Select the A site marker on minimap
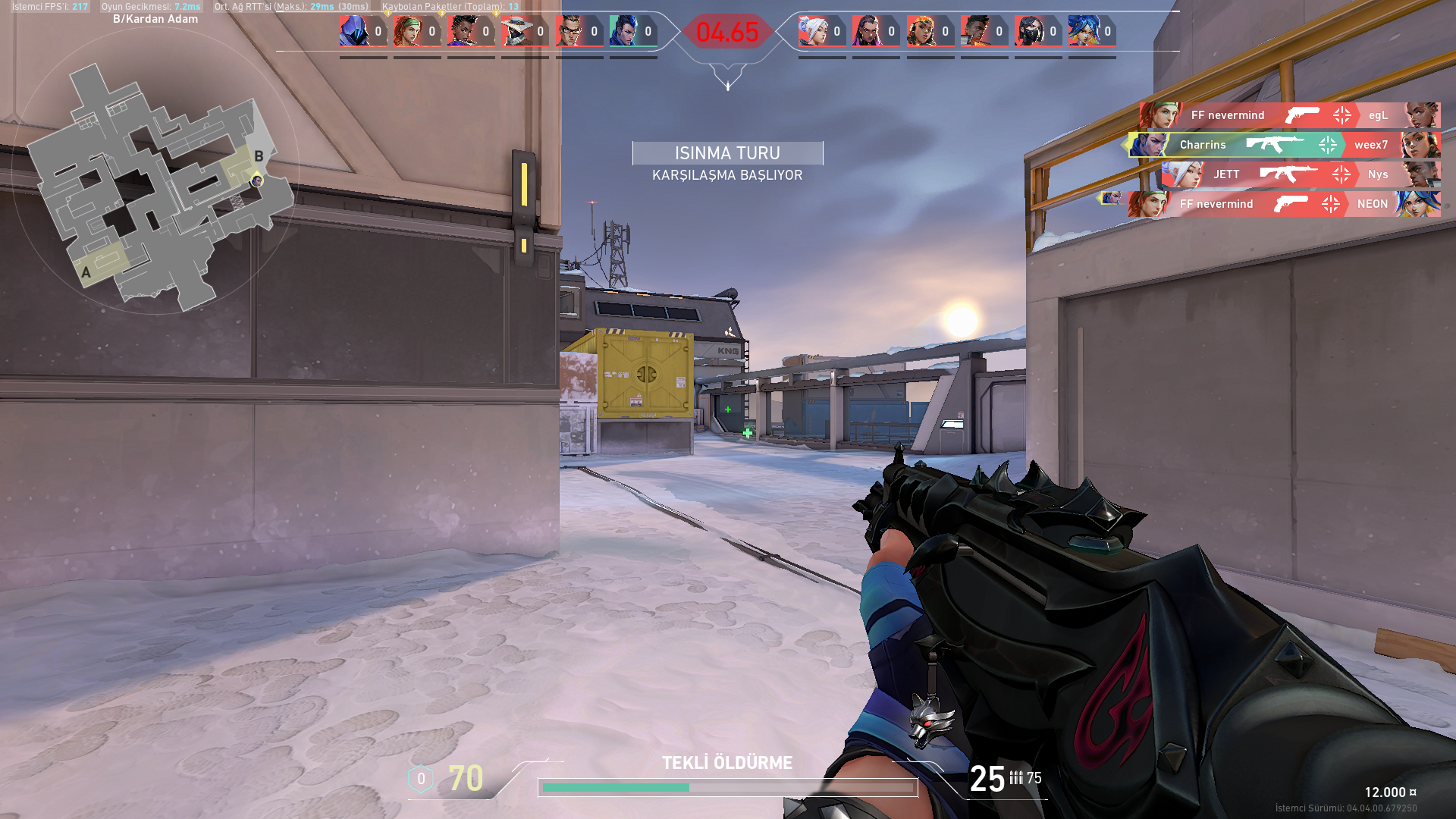 (x=86, y=272)
